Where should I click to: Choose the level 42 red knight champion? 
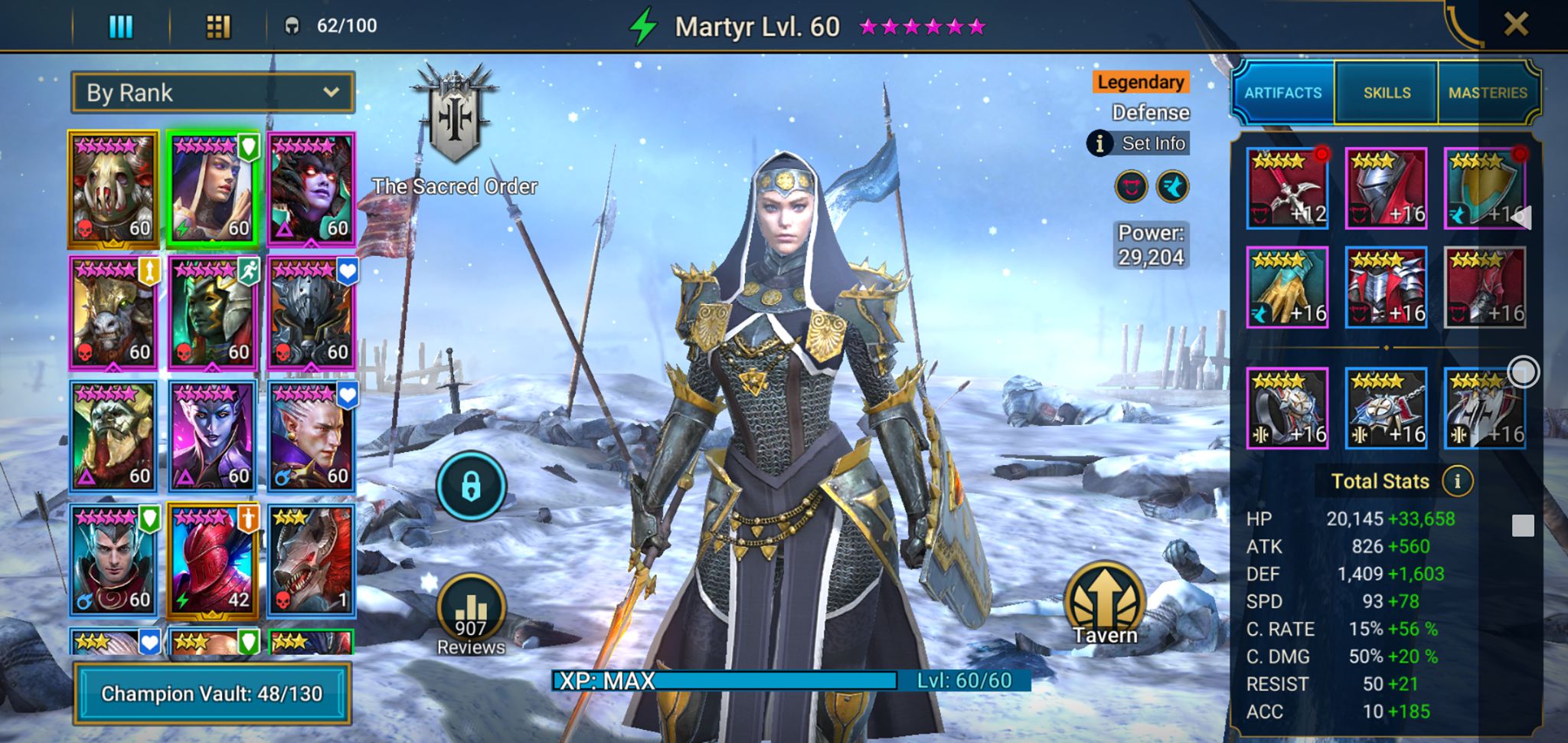click(212, 560)
